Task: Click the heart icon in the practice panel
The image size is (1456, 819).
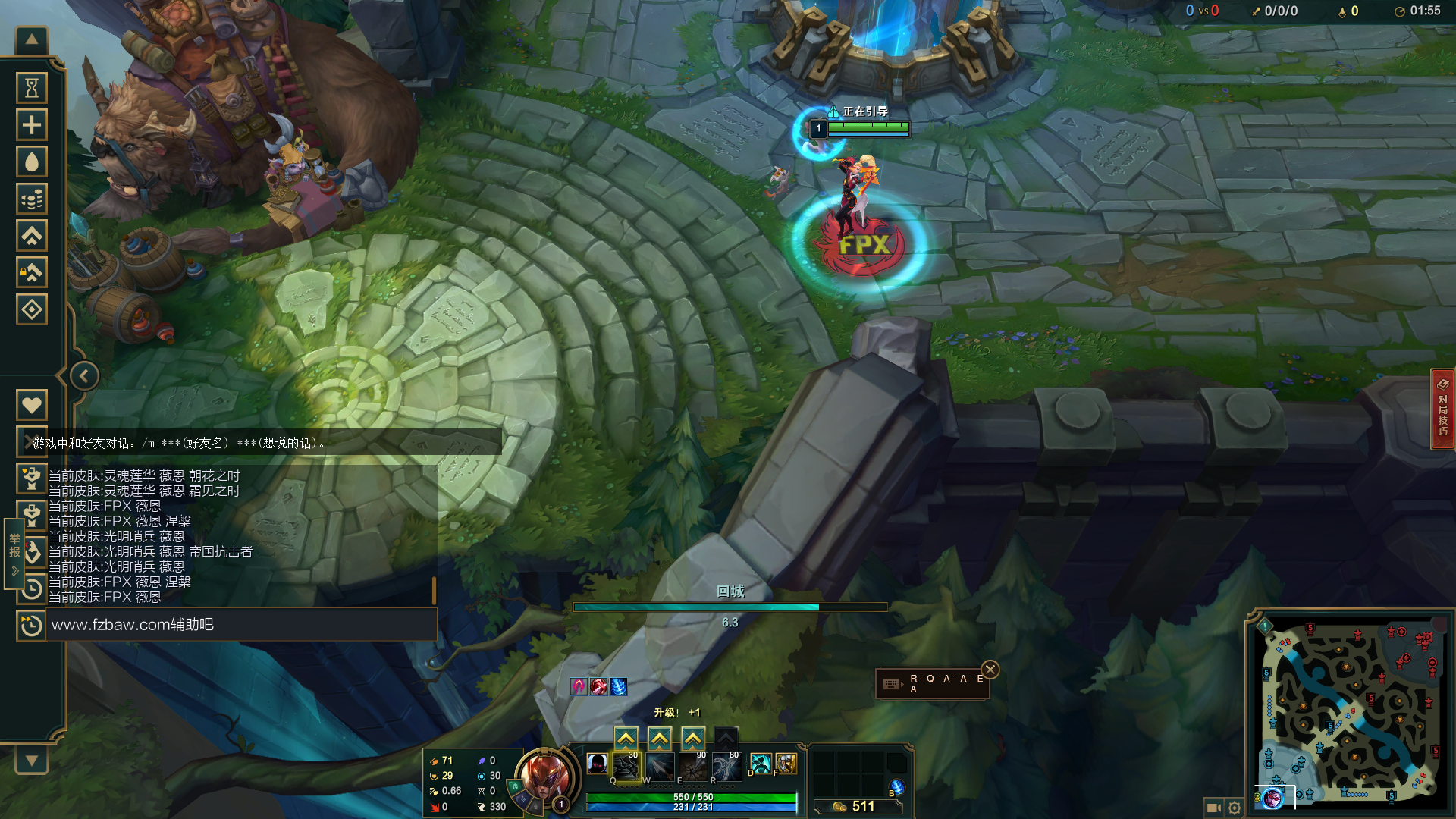Action: pos(32,405)
